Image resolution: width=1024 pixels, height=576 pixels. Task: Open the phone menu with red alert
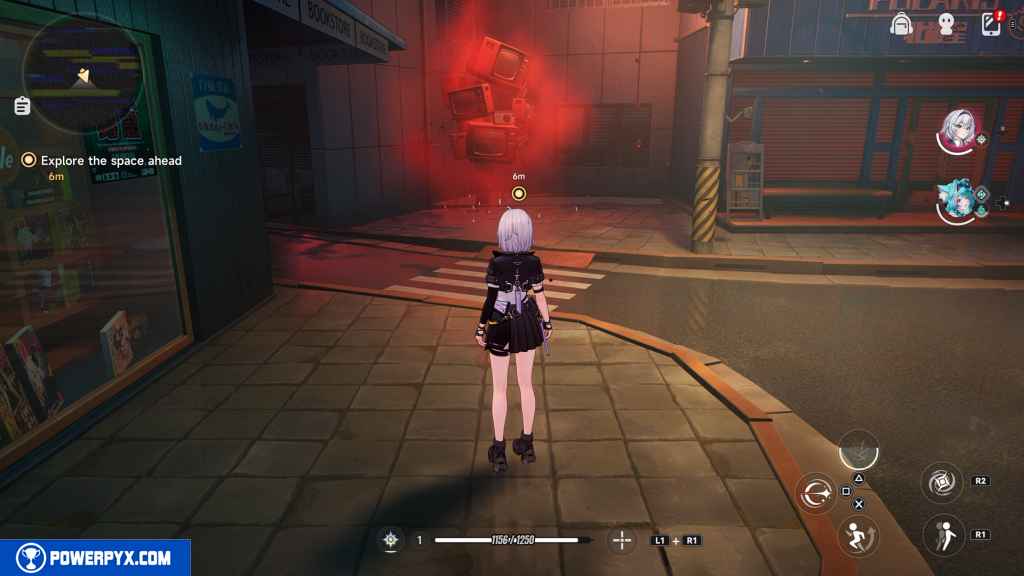pos(992,24)
